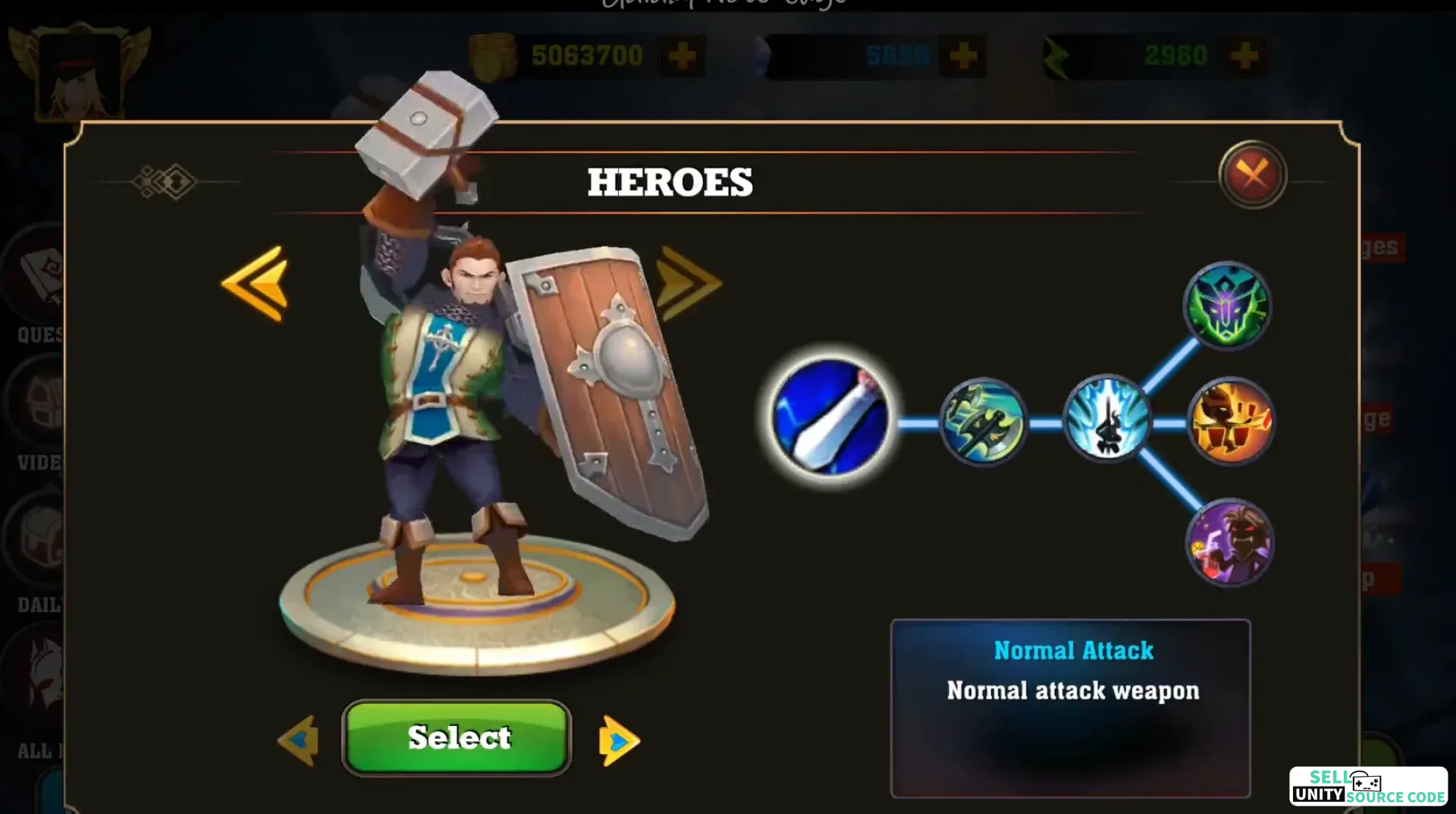Open the player avatar profile
This screenshot has width=1456, height=814.
coord(80,74)
